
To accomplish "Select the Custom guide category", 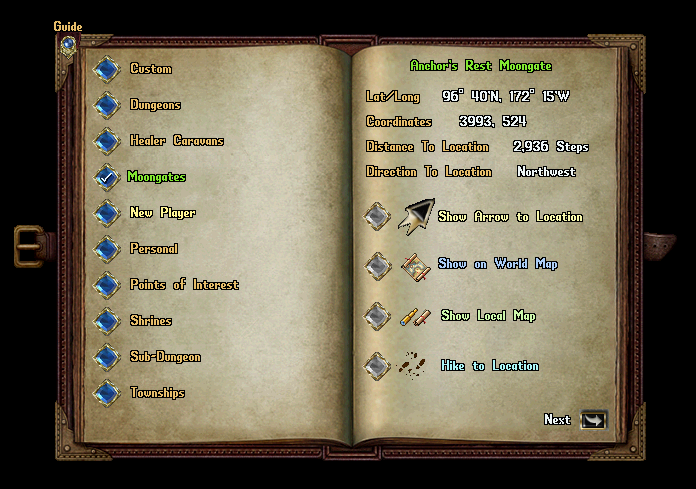I will pyautogui.click(x=107, y=69).
